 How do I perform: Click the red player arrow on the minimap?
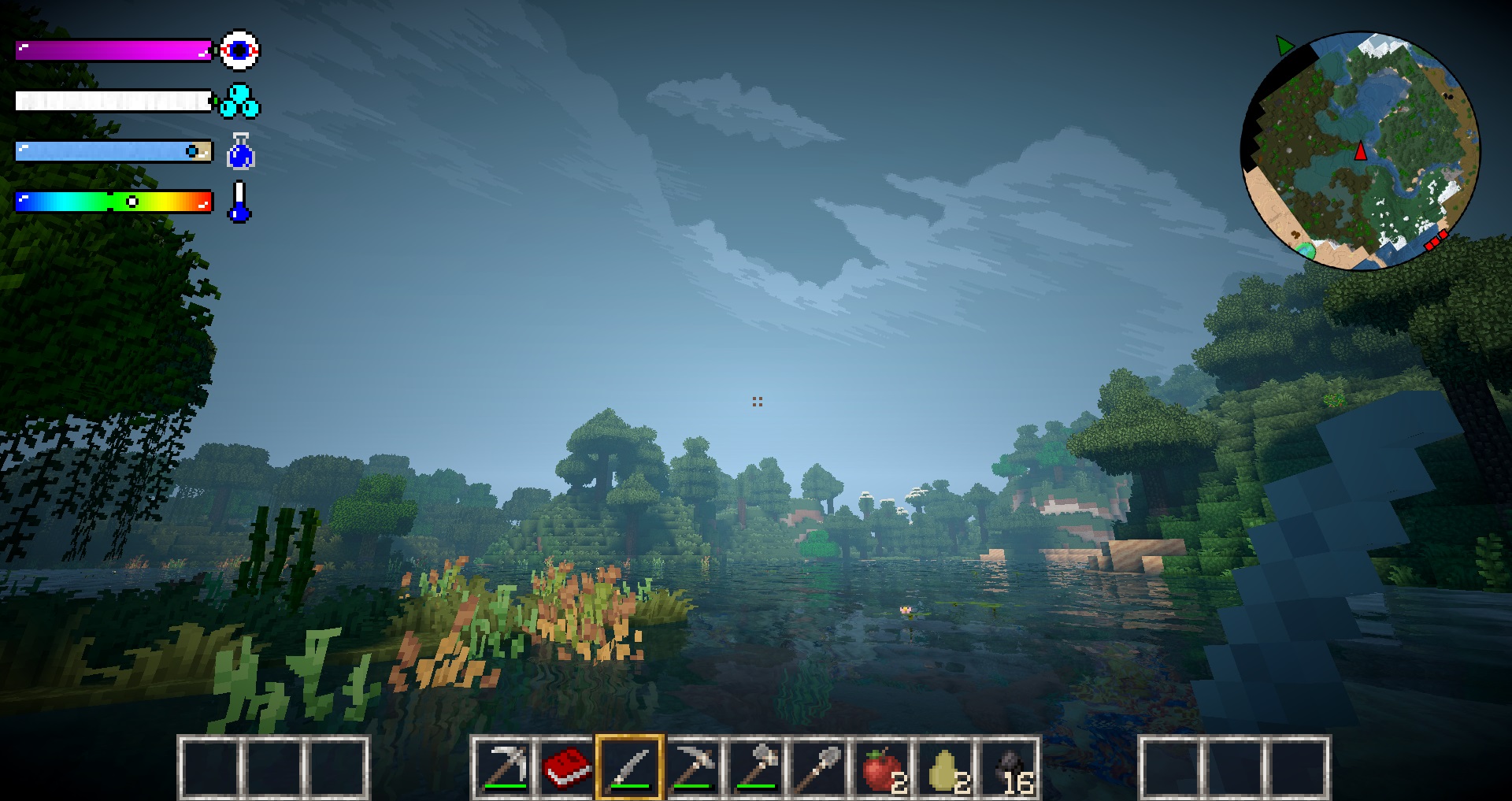coord(1361,150)
